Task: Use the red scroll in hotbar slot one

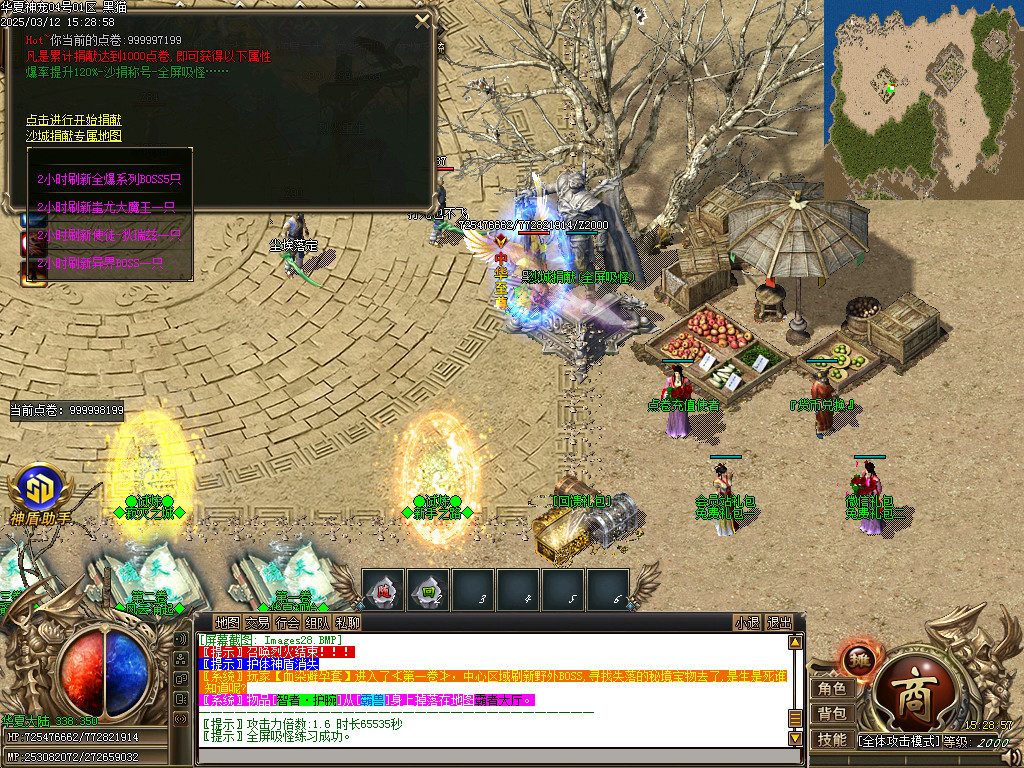Action: [x=383, y=590]
